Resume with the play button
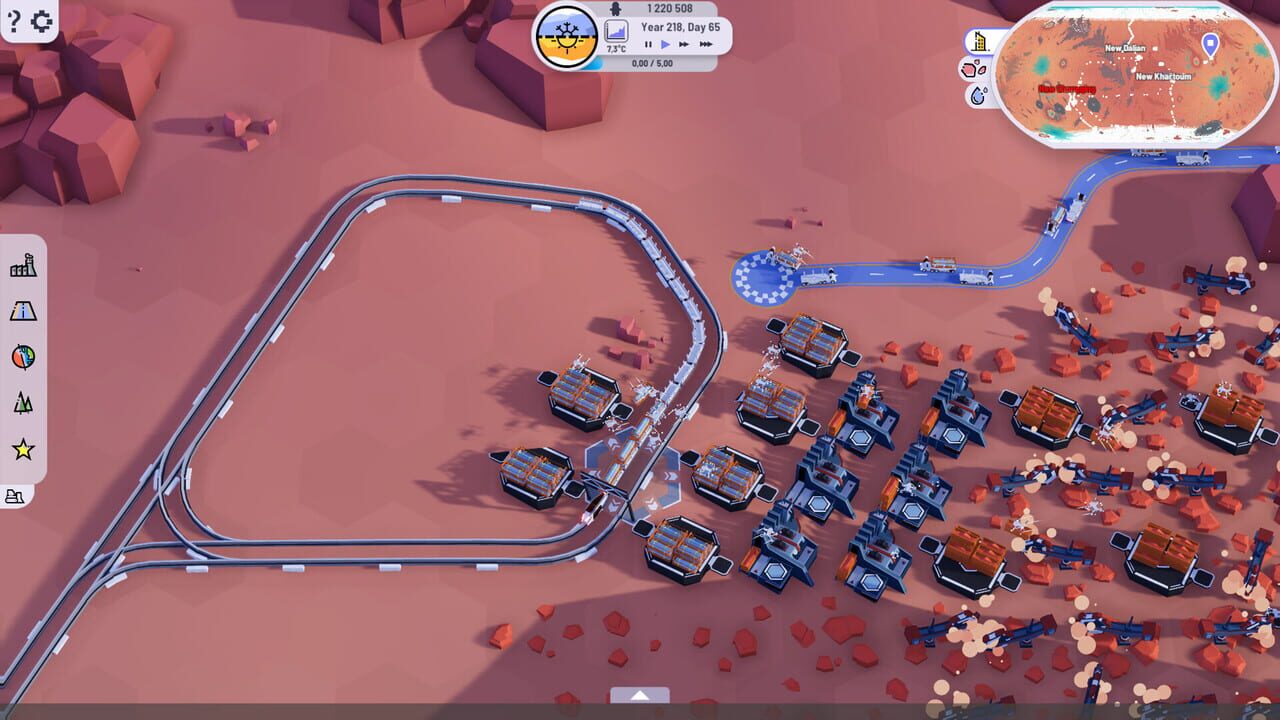The image size is (1280, 720). pos(665,43)
